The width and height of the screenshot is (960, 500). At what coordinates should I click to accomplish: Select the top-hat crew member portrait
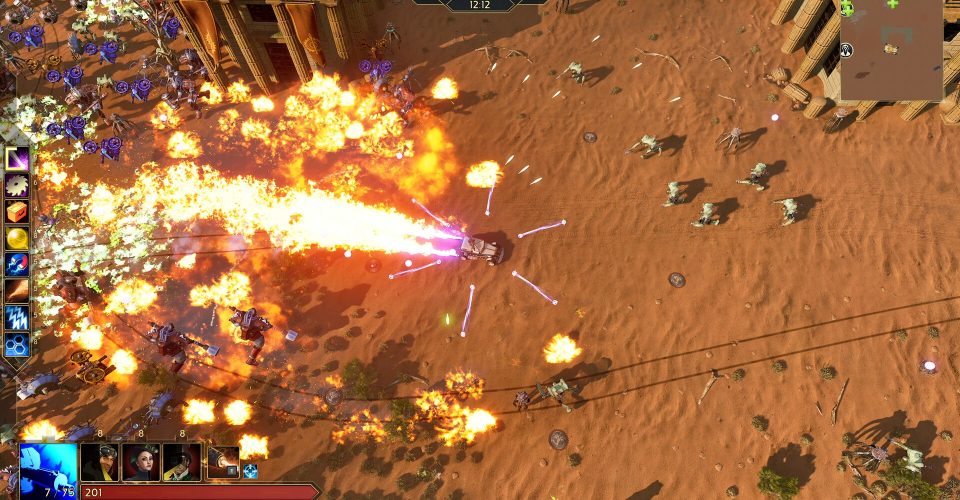tap(182, 462)
